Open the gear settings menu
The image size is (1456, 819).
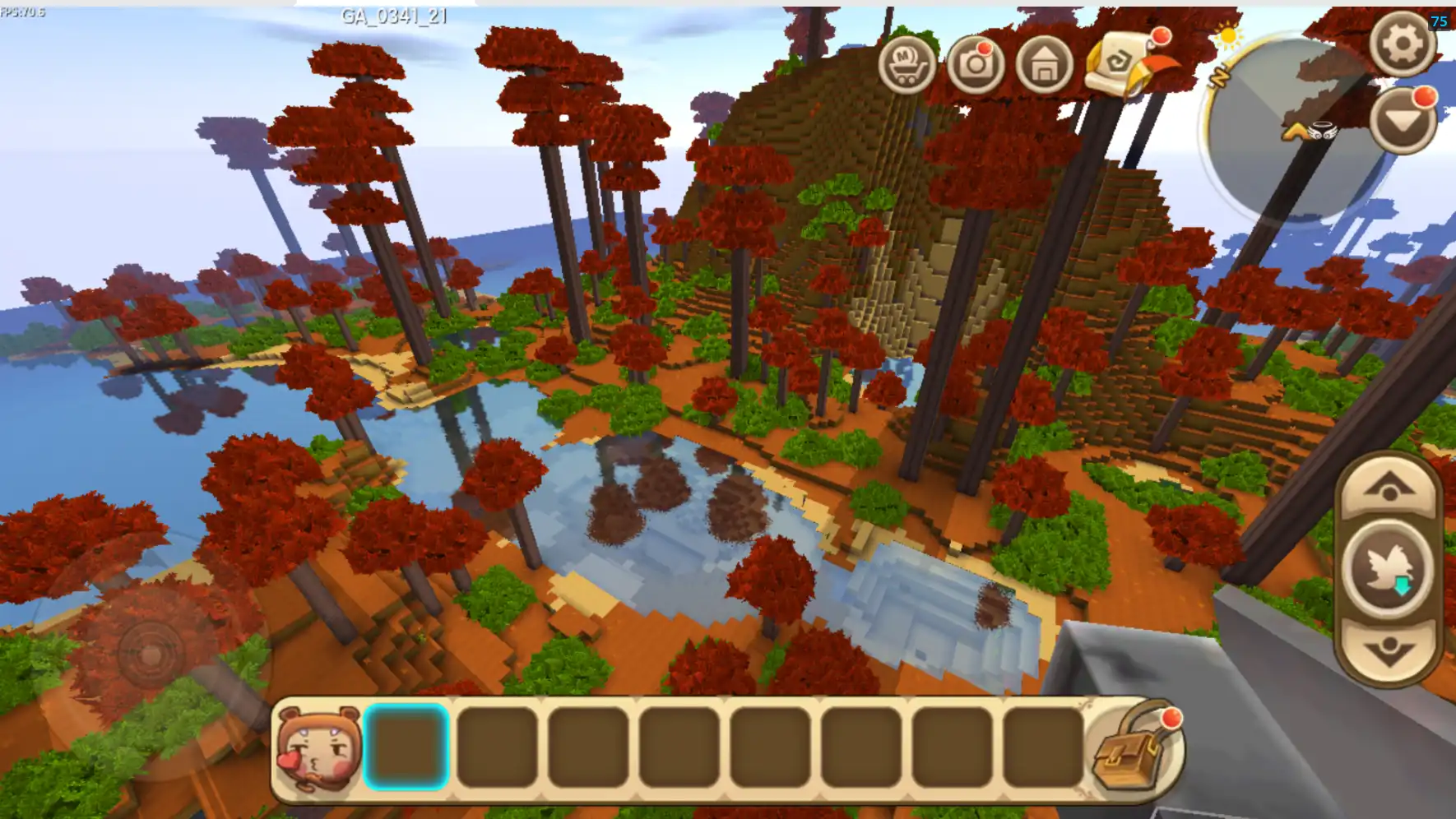coord(1403,44)
